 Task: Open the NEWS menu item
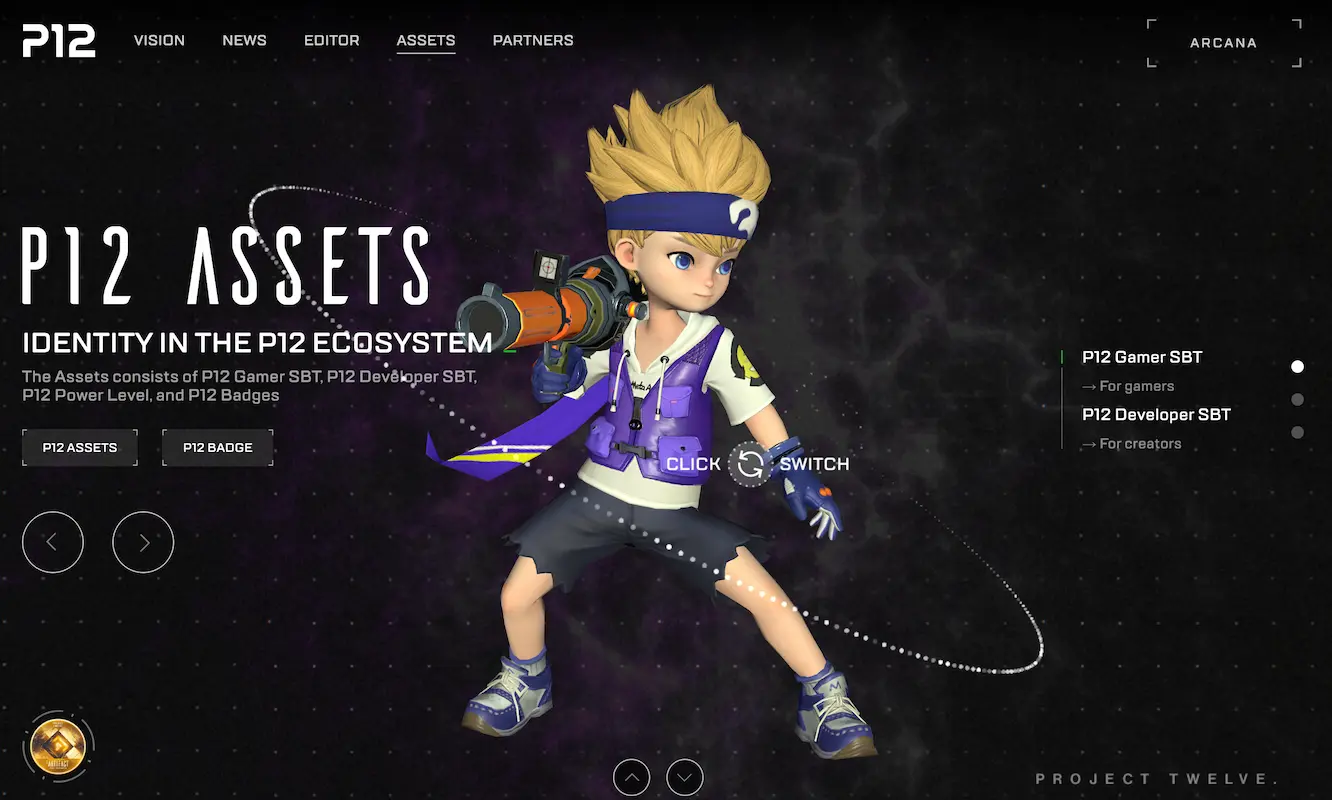pyautogui.click(x=244, y=40)
